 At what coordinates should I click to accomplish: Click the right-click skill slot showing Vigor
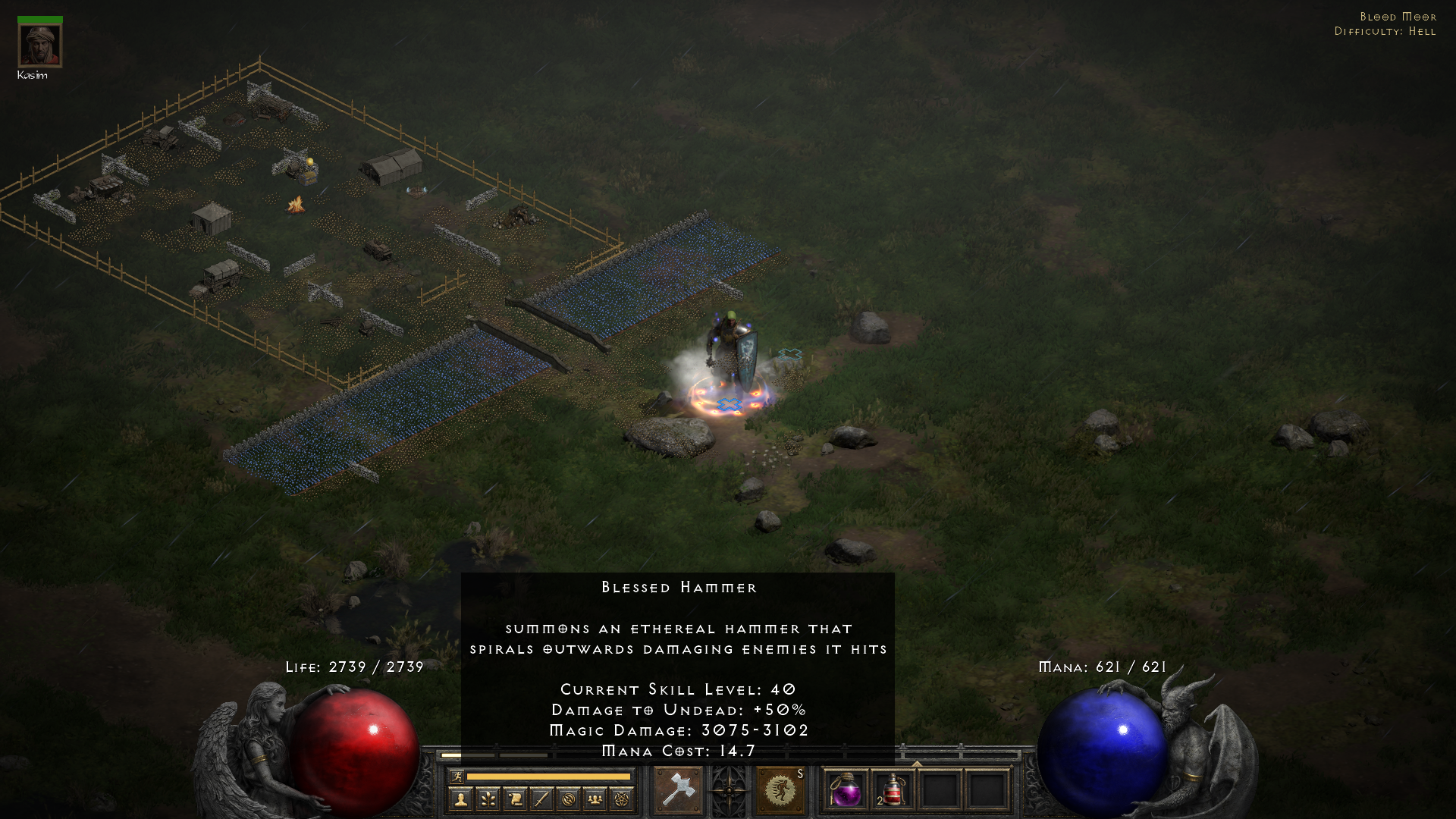point(780,789)
